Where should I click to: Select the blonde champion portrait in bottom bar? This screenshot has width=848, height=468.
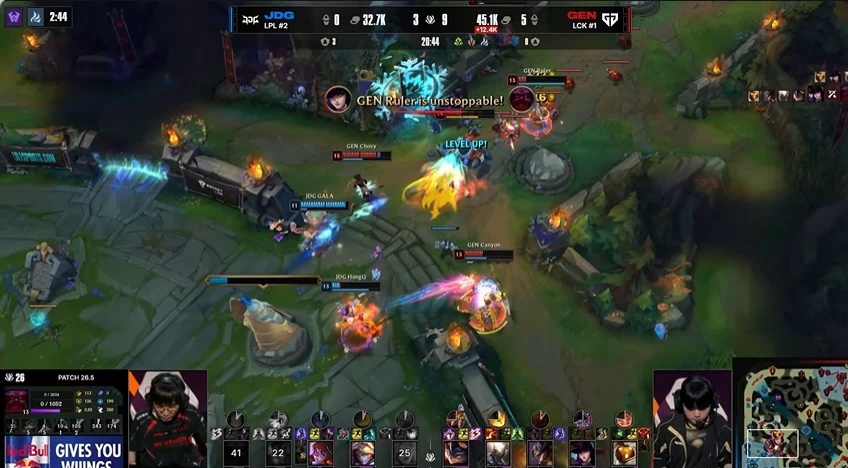(x=362, y=453)
